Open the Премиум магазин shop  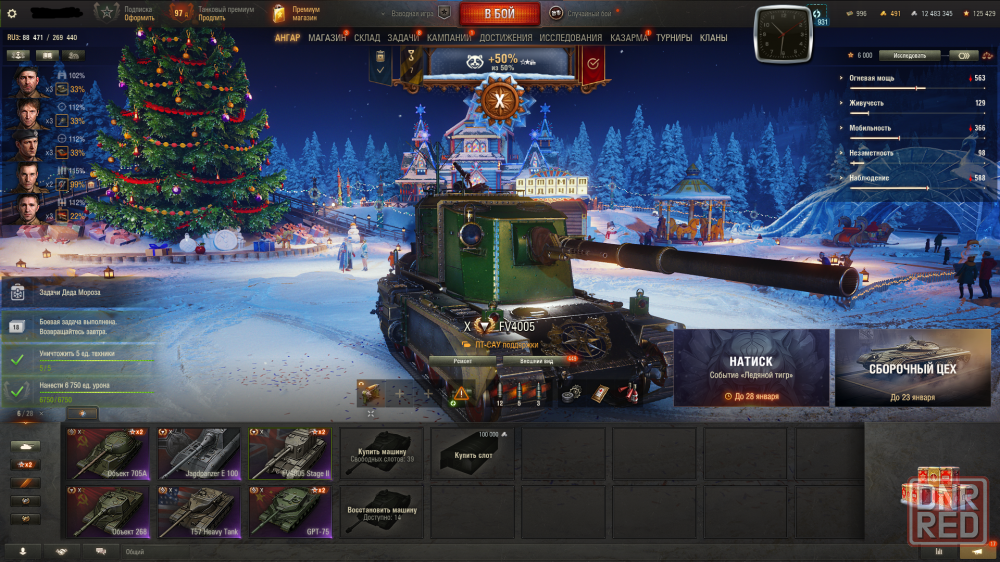297,13
